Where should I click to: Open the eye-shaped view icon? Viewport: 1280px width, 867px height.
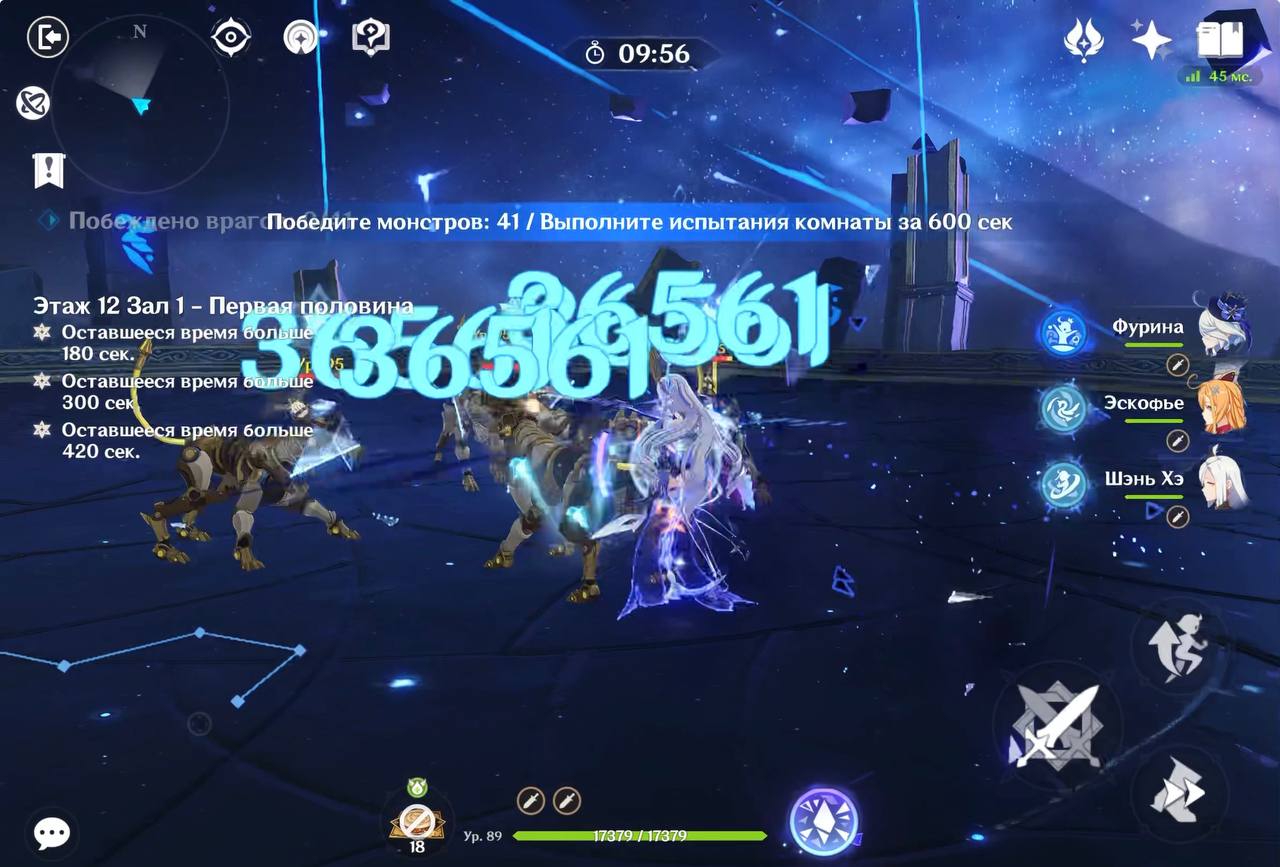(x=231, y=38)
